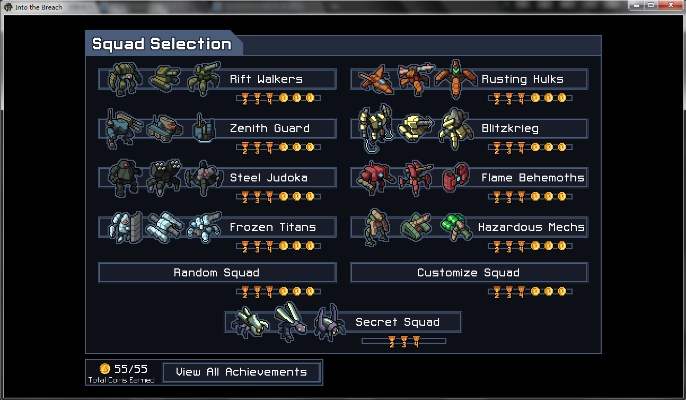This screenshot has height=400, width=686.
Task: Start with a Random Squad
Action: click(216, 273)
